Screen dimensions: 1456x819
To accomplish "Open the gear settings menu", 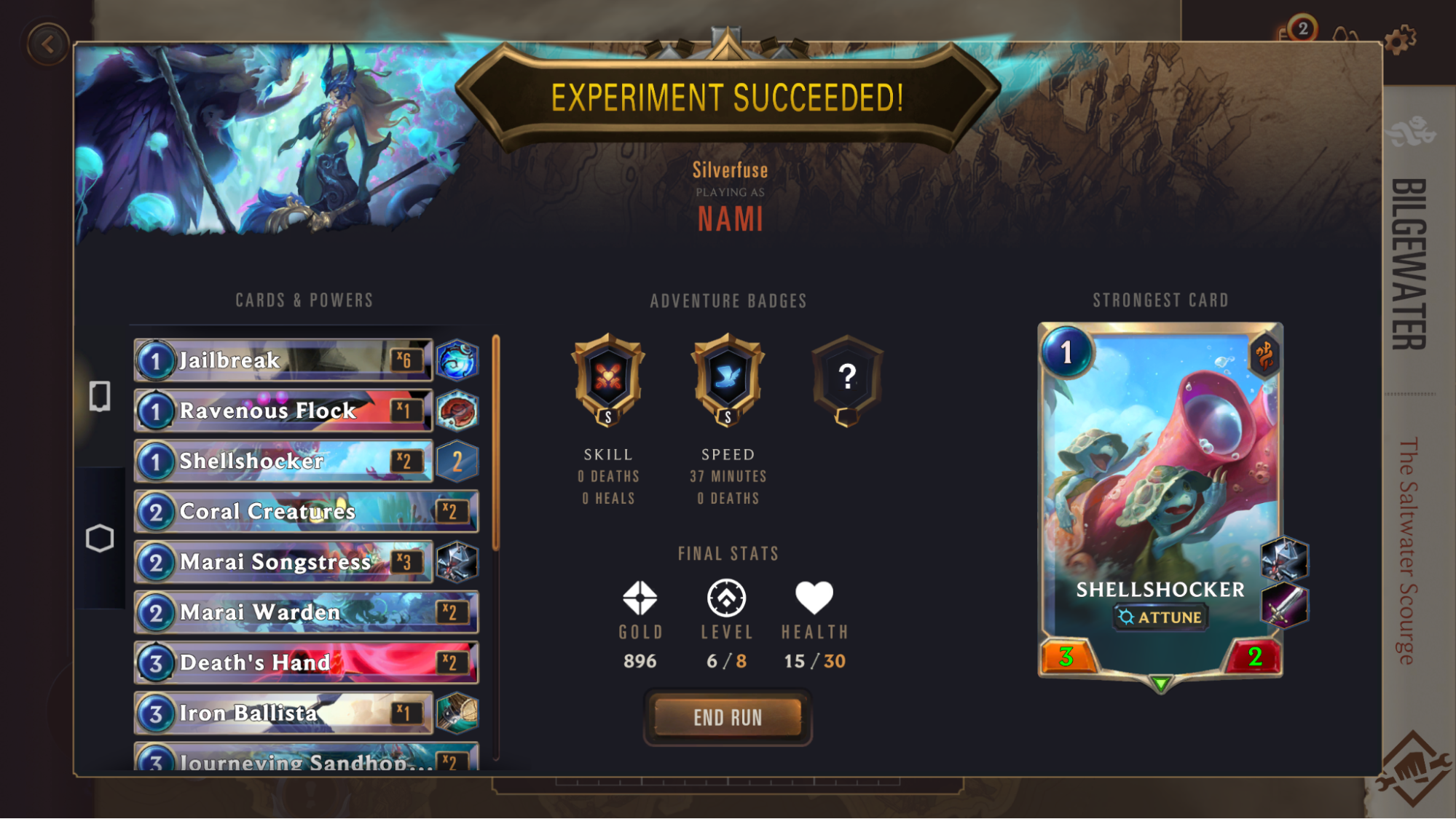I will coord(1398,40).
